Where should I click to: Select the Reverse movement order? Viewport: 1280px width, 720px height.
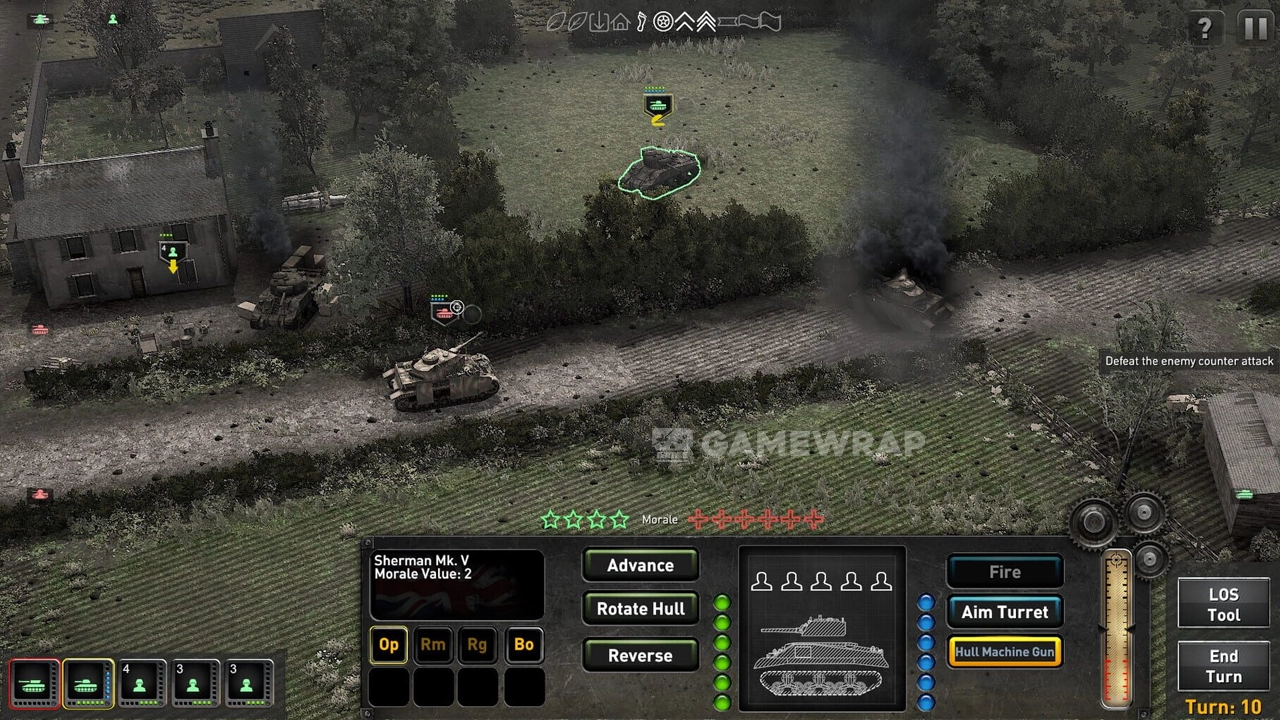(640, 656)
